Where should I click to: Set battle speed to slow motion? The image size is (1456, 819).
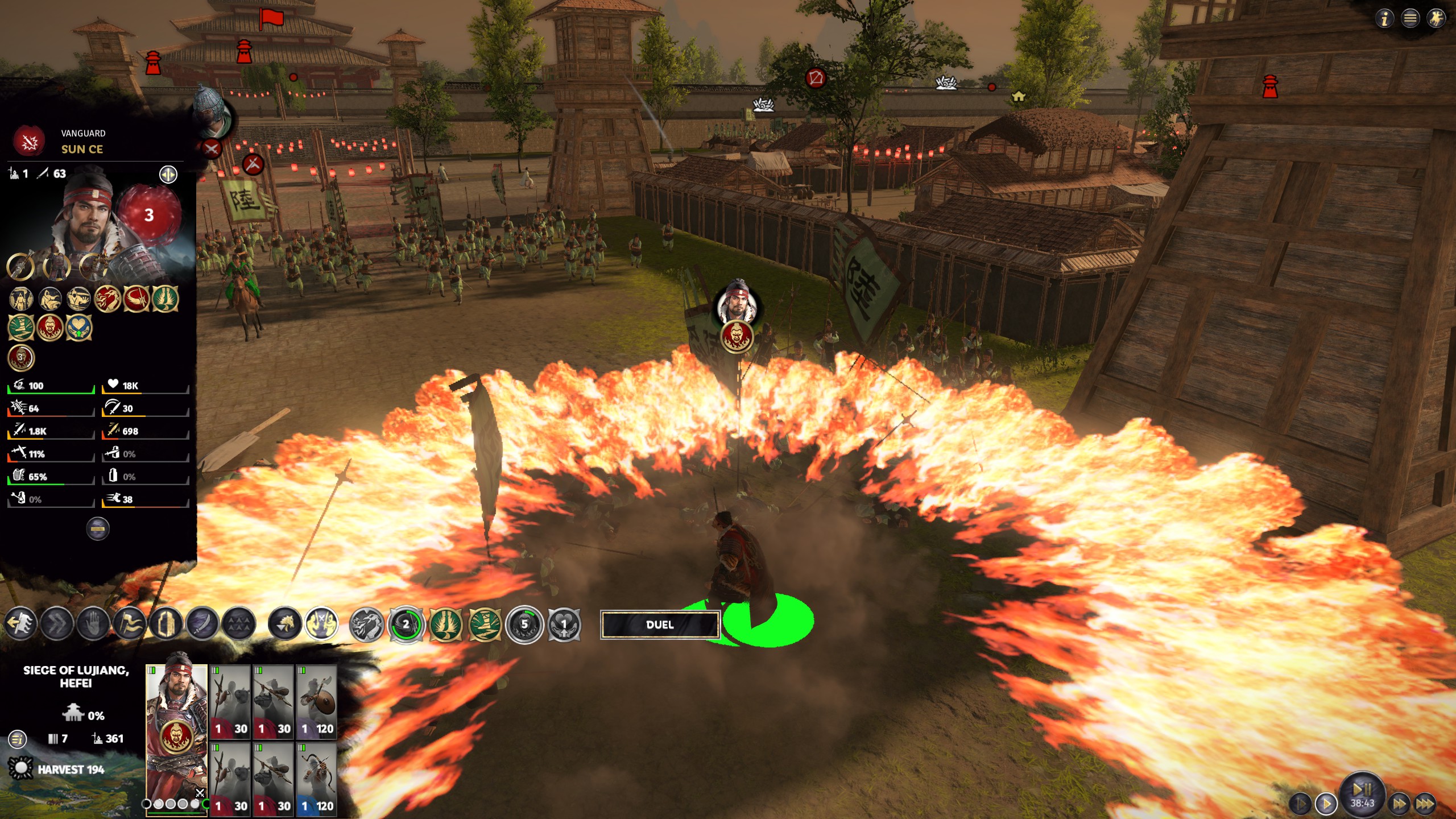[x=1300, y=804]
